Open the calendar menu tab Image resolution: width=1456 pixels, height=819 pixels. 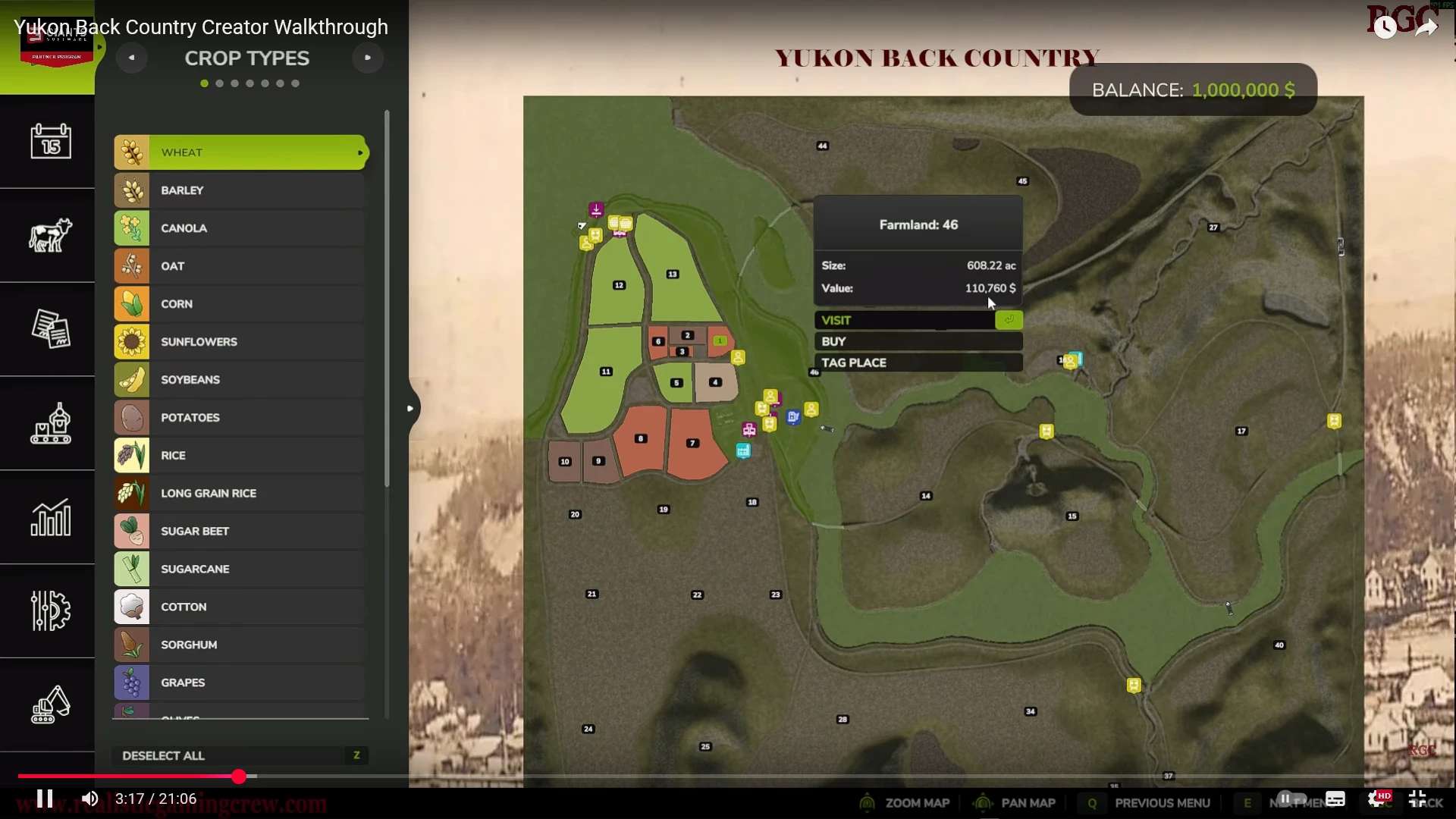[x=50, y=142]
